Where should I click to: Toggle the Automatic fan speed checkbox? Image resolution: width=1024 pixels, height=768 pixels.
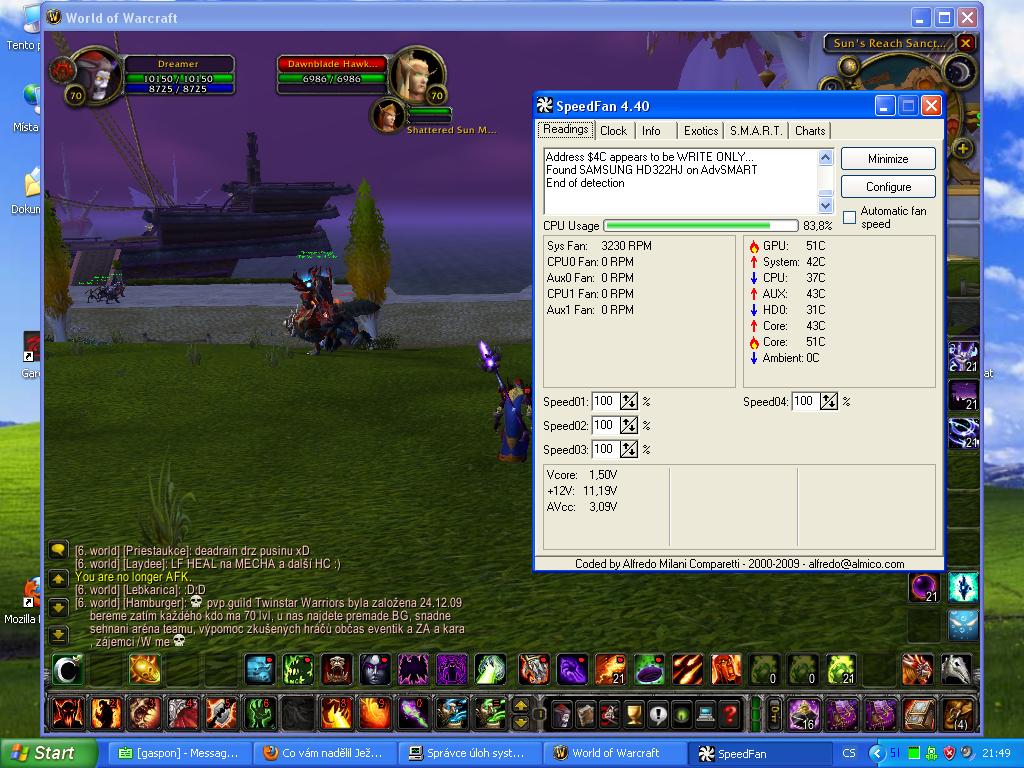[849, 217]
